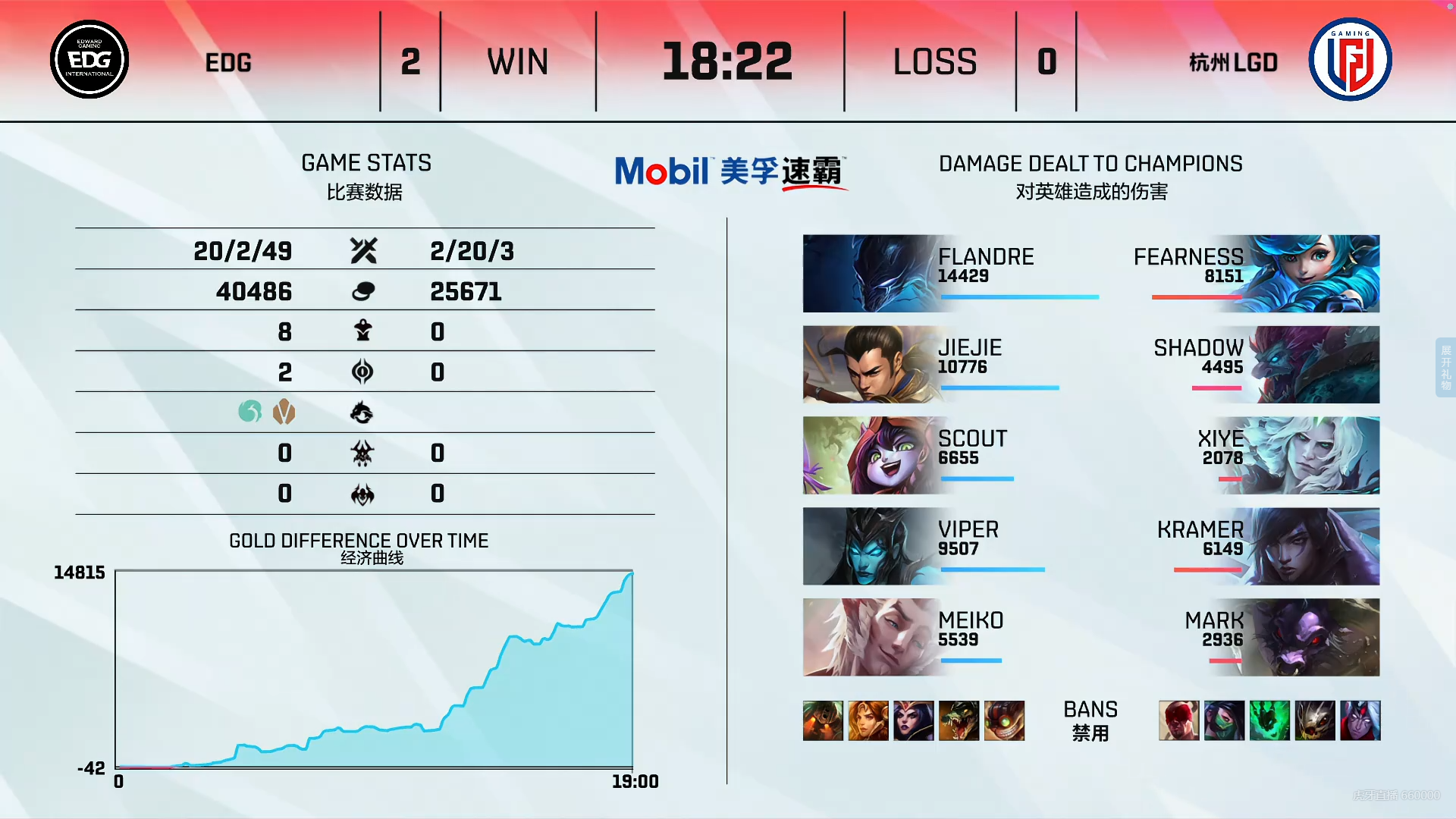Click the Baron Nashor stat icon
Image resolution: width=1456 pixels, height=819 pixels.
click(362, 494)
